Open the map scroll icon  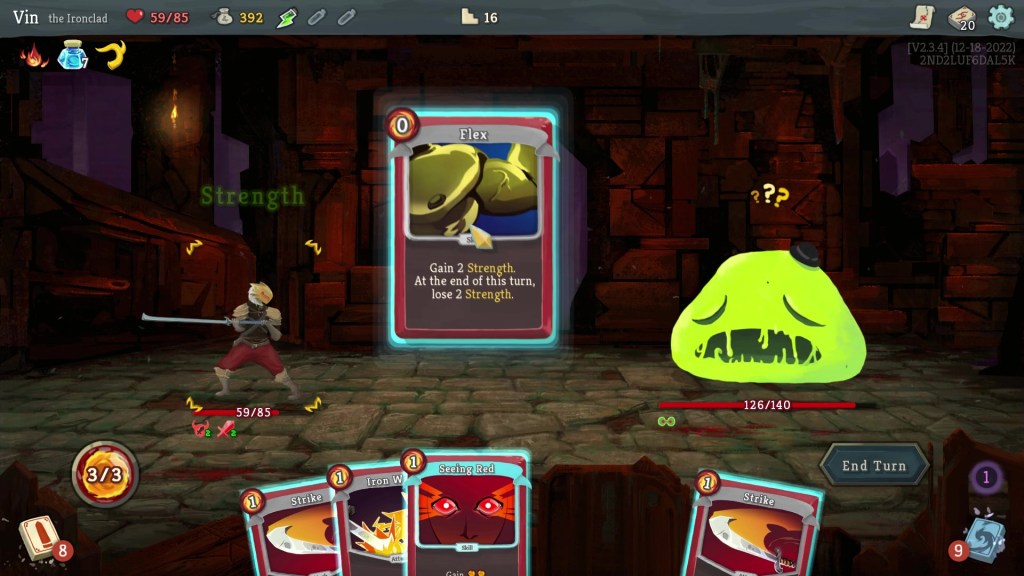coord(922,17)
